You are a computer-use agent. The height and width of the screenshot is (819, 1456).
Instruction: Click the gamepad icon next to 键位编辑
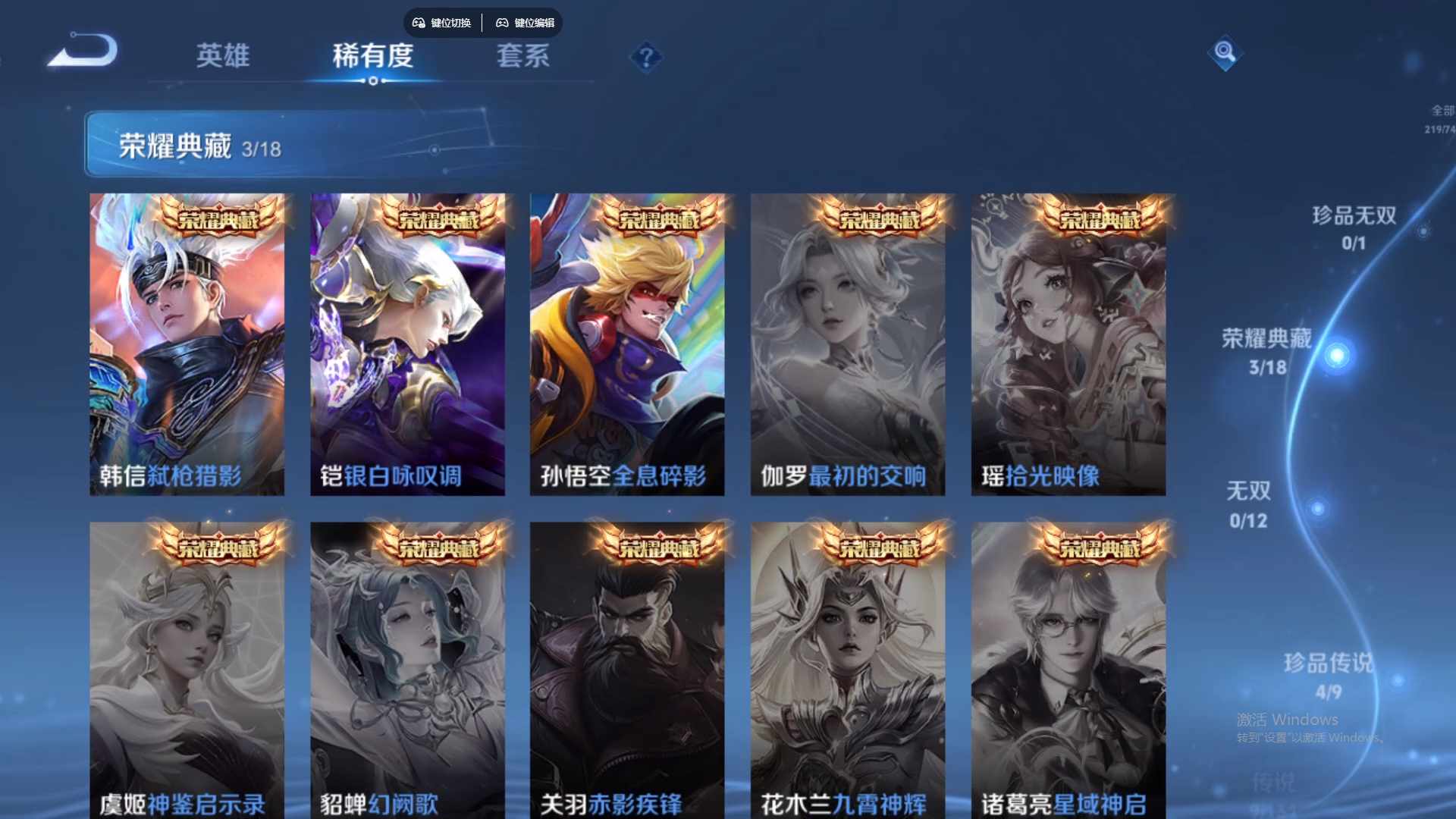click(x=502, y=23)
